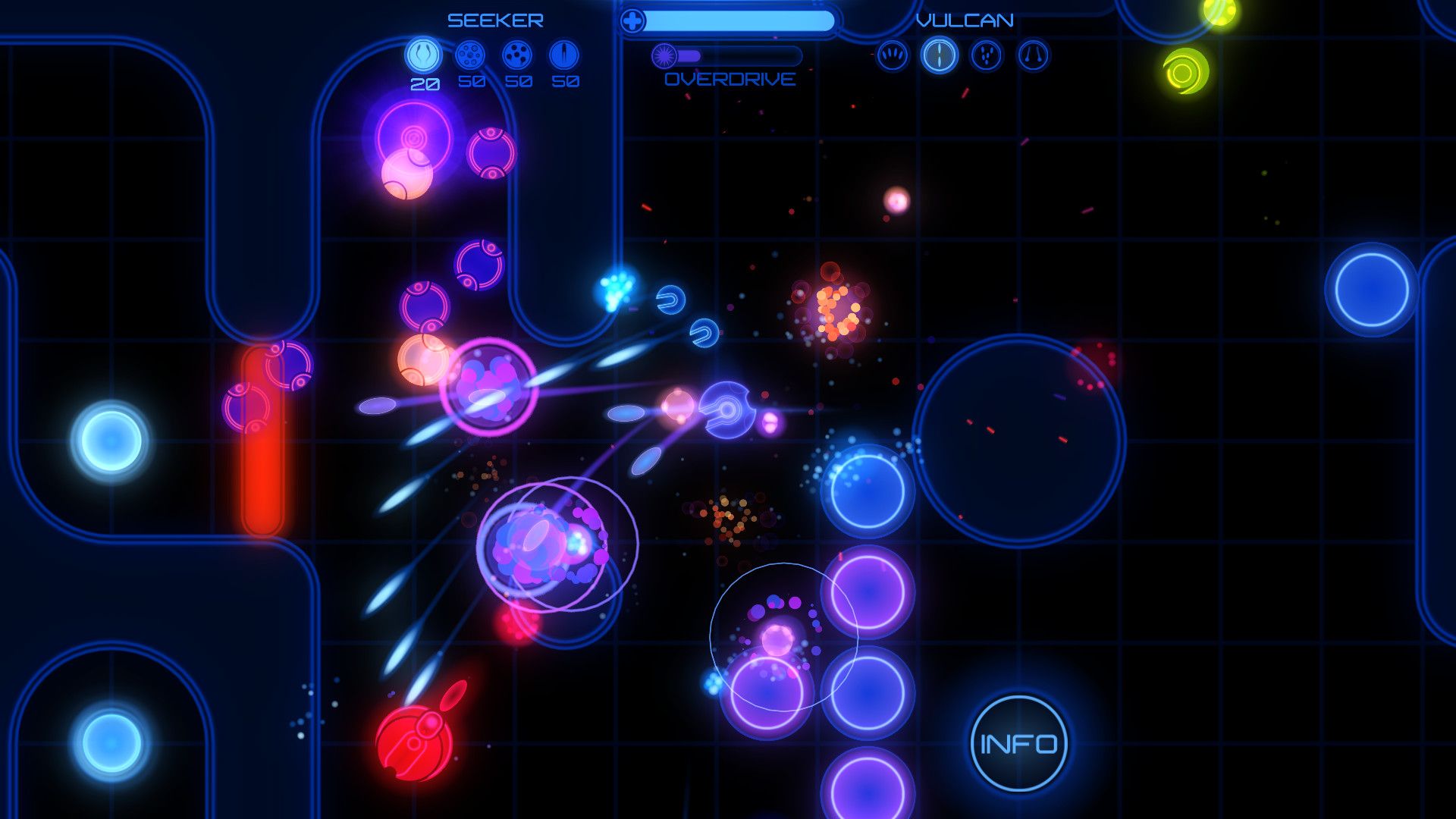Open the SEEKER weapon panel header
Image resolution: width=1456 pixels, height=819 pixels.
tap(494, 19)
